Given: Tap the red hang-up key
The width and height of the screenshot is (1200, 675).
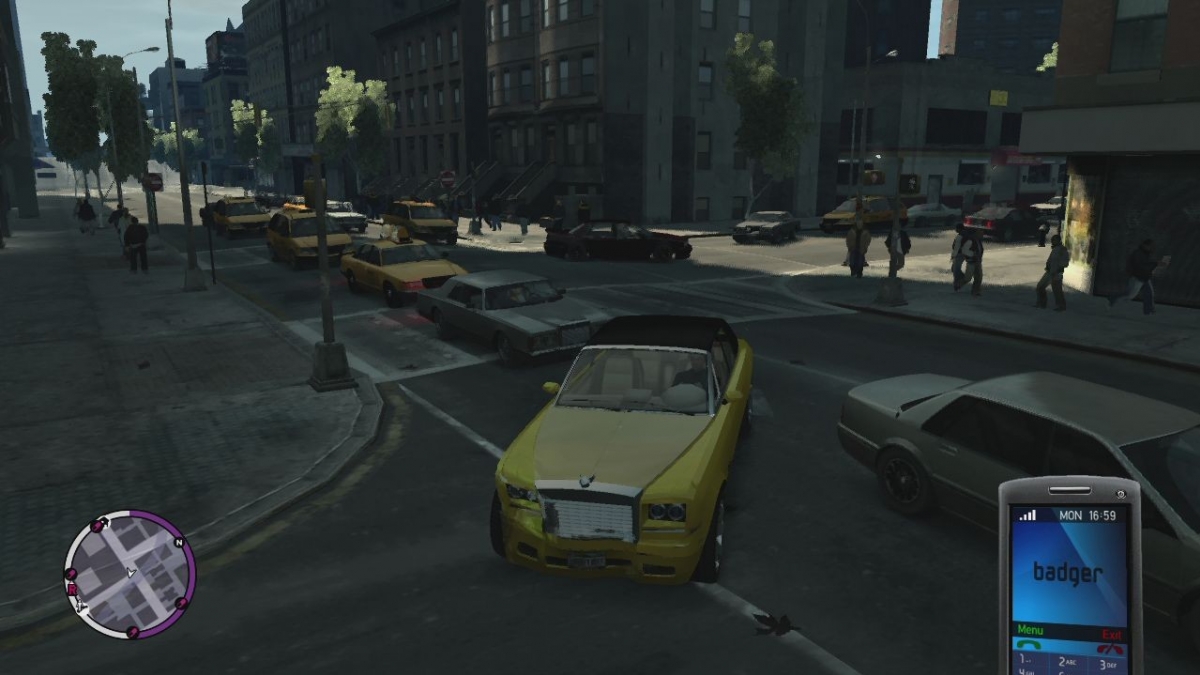Looking at the screenshot, I should coord(1110,648).
